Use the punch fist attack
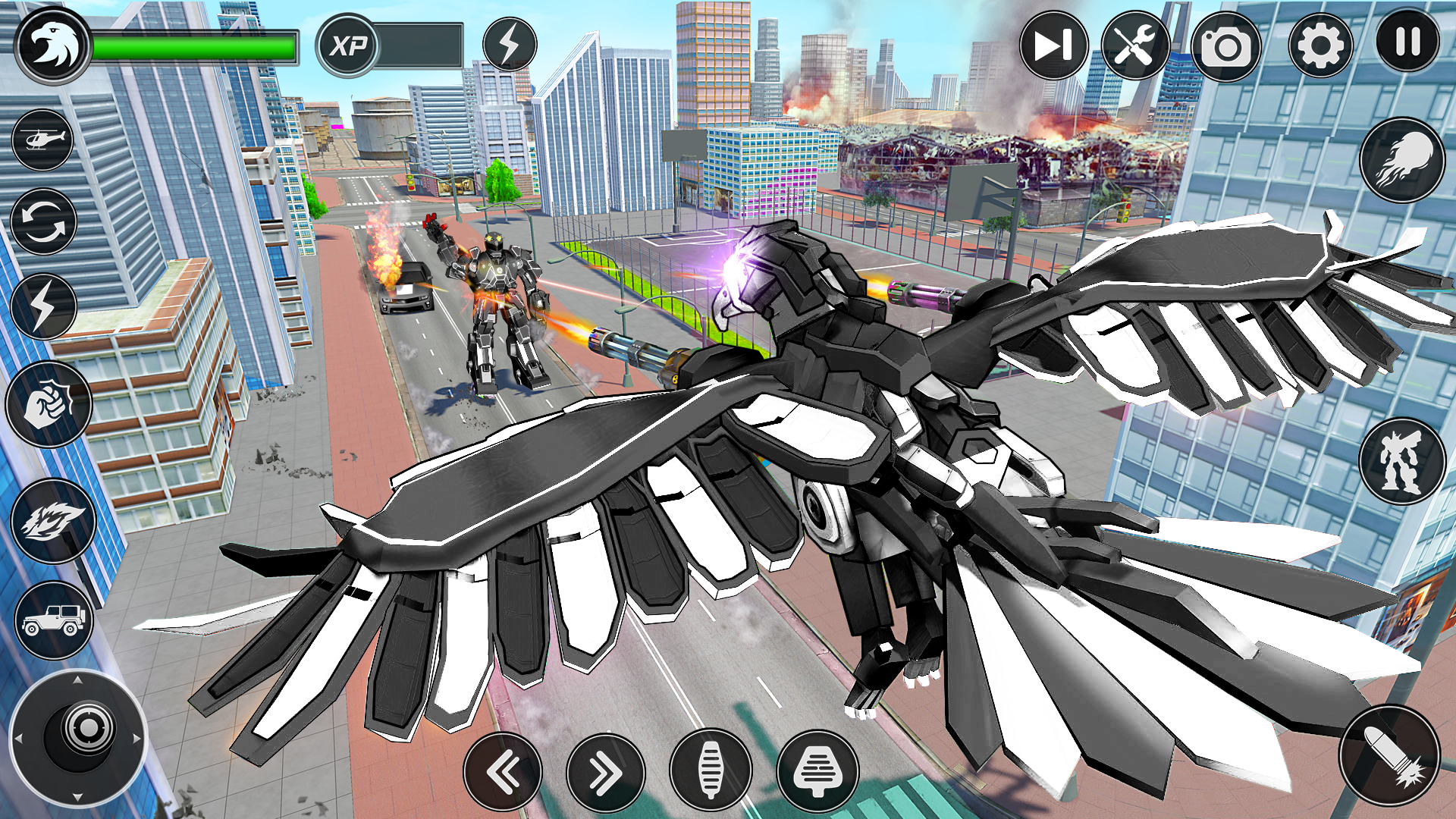Screen dimensions: 1456x819 [x=49, y=404]
